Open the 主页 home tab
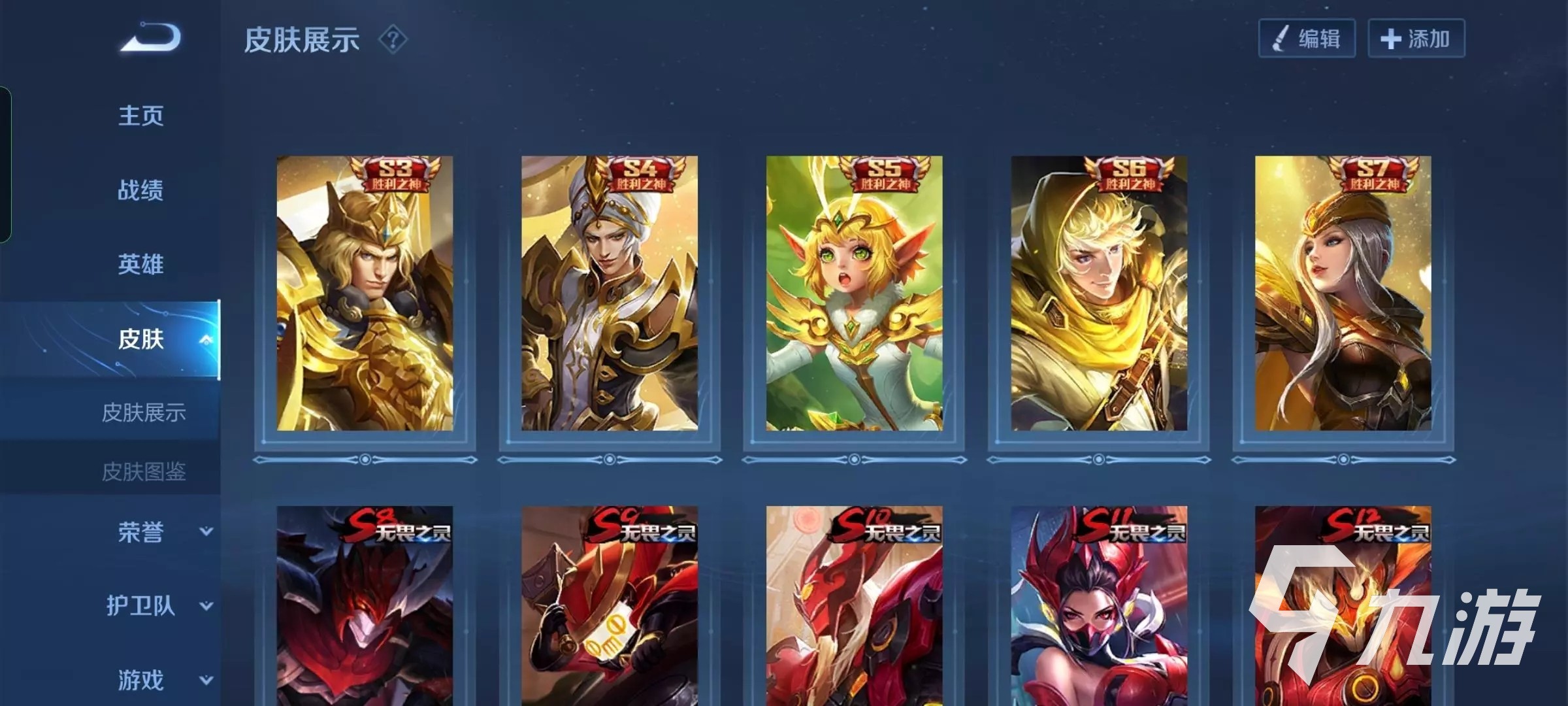The height and width of the screenshot is (706, 1568). tap(140, 116)
